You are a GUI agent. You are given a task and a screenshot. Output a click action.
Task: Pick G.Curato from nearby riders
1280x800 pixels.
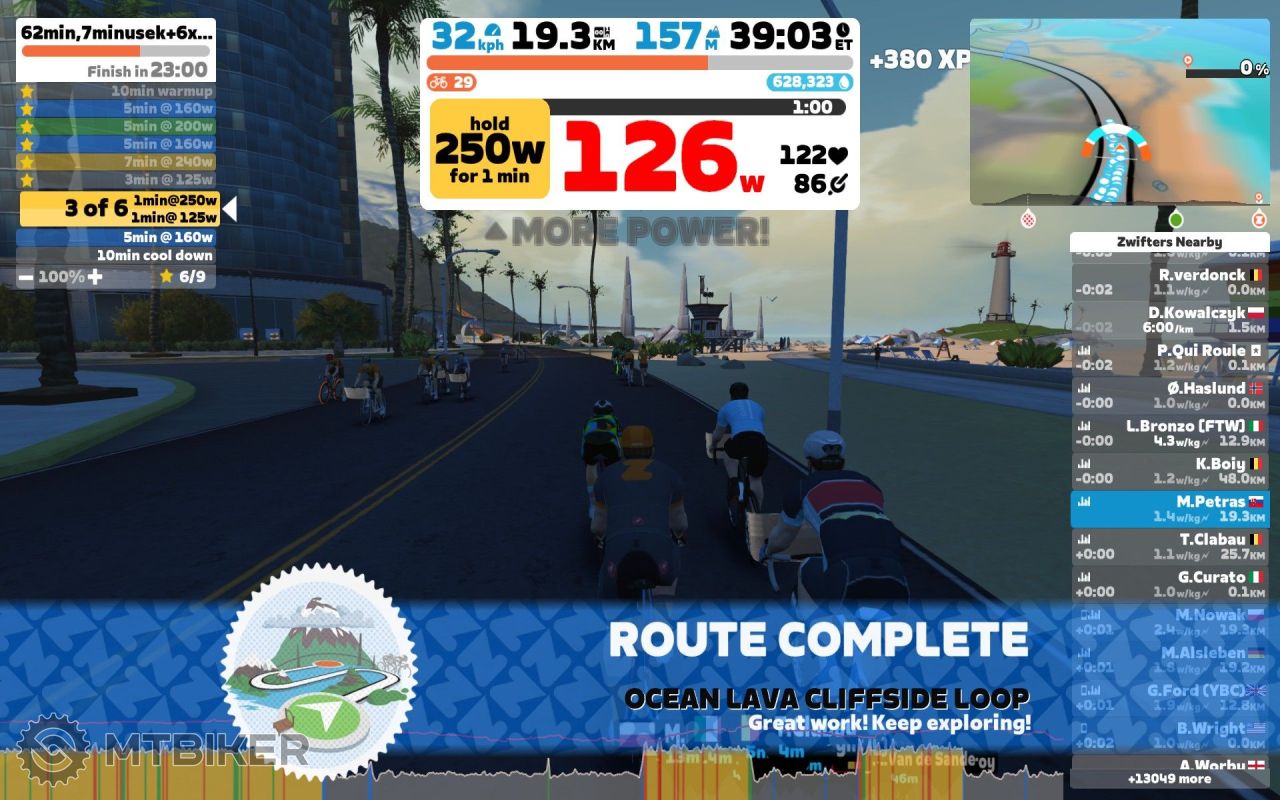click(1169, 584)
